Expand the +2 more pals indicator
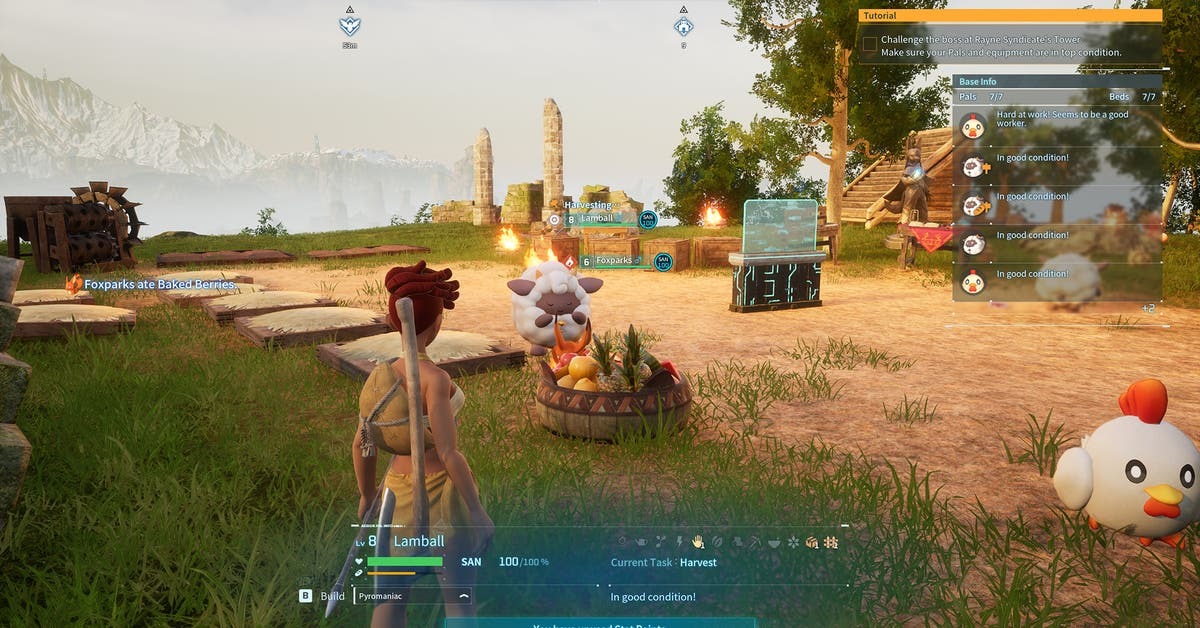 [x=1148, y=308]
